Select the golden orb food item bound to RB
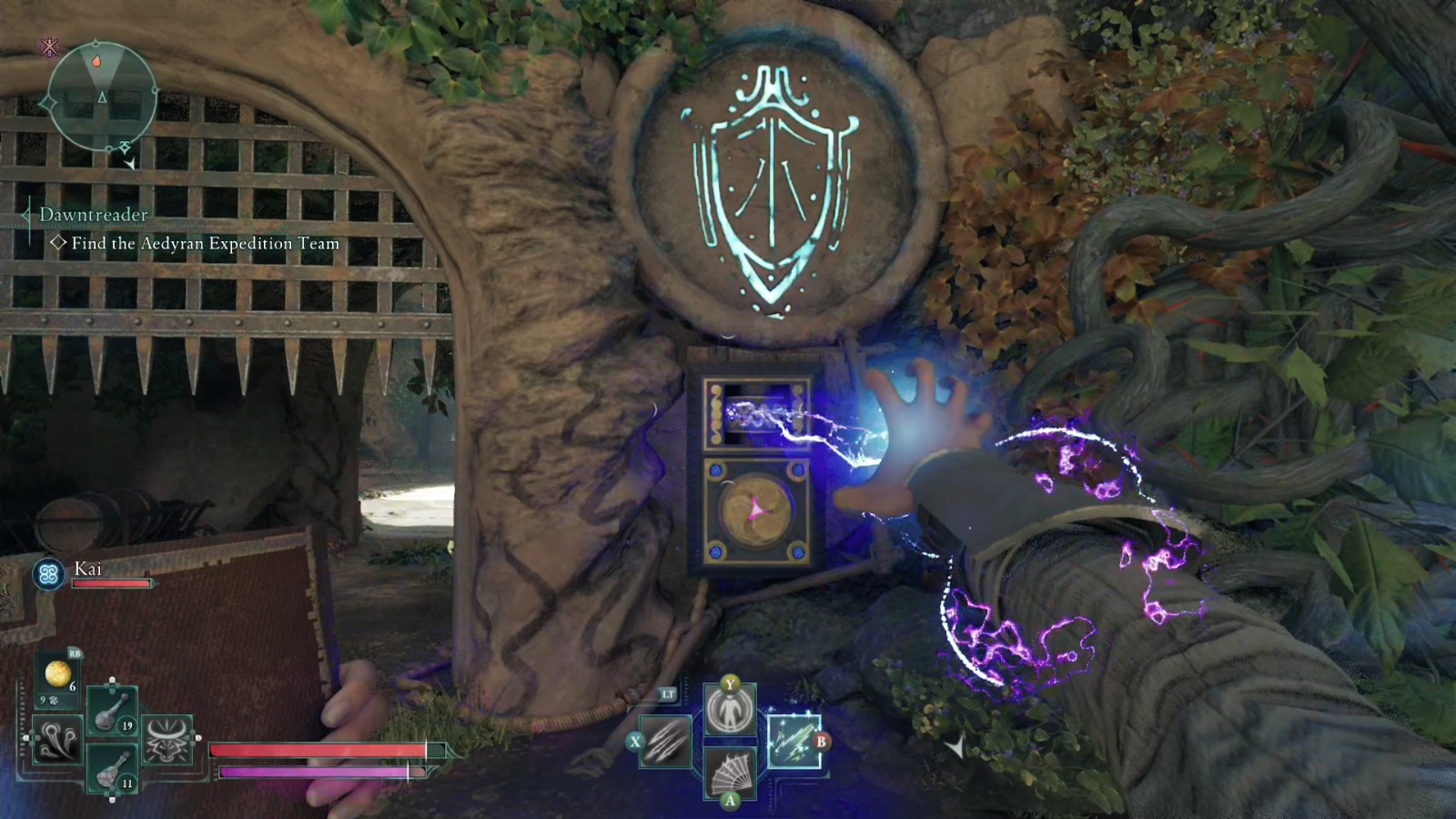Image resolution: width=1456 pixels, height=819 pixels. [x=57, y=675]
